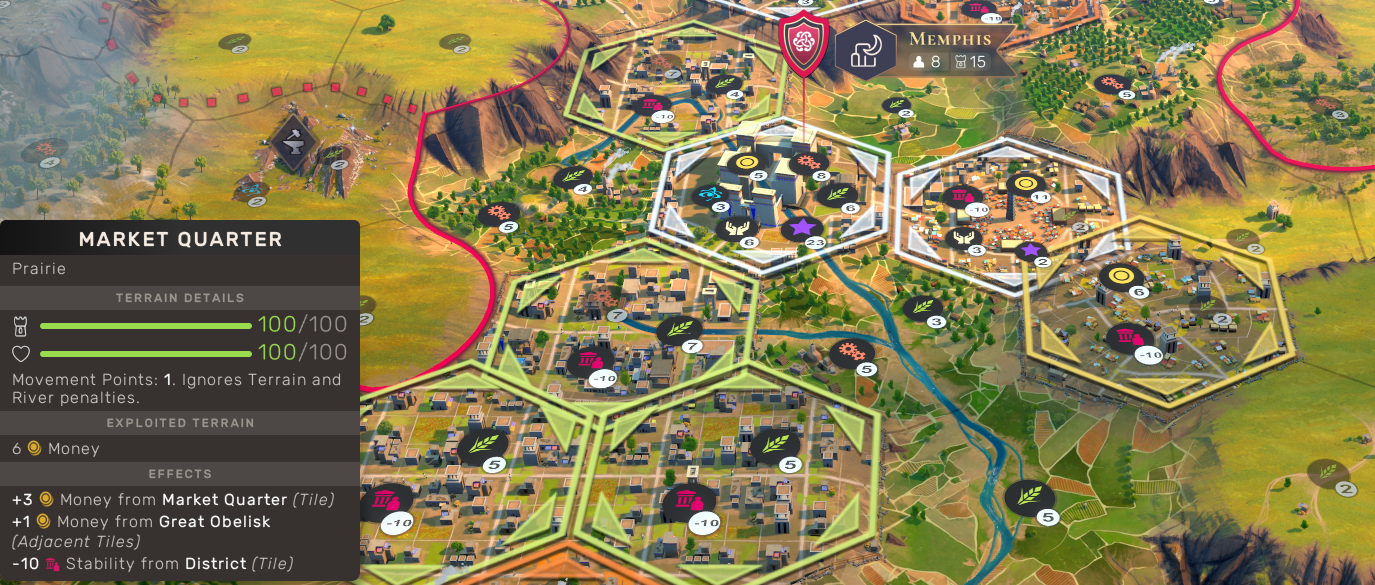Open the Memphis city name banner

pyautogui.click(x=949, y=40)
